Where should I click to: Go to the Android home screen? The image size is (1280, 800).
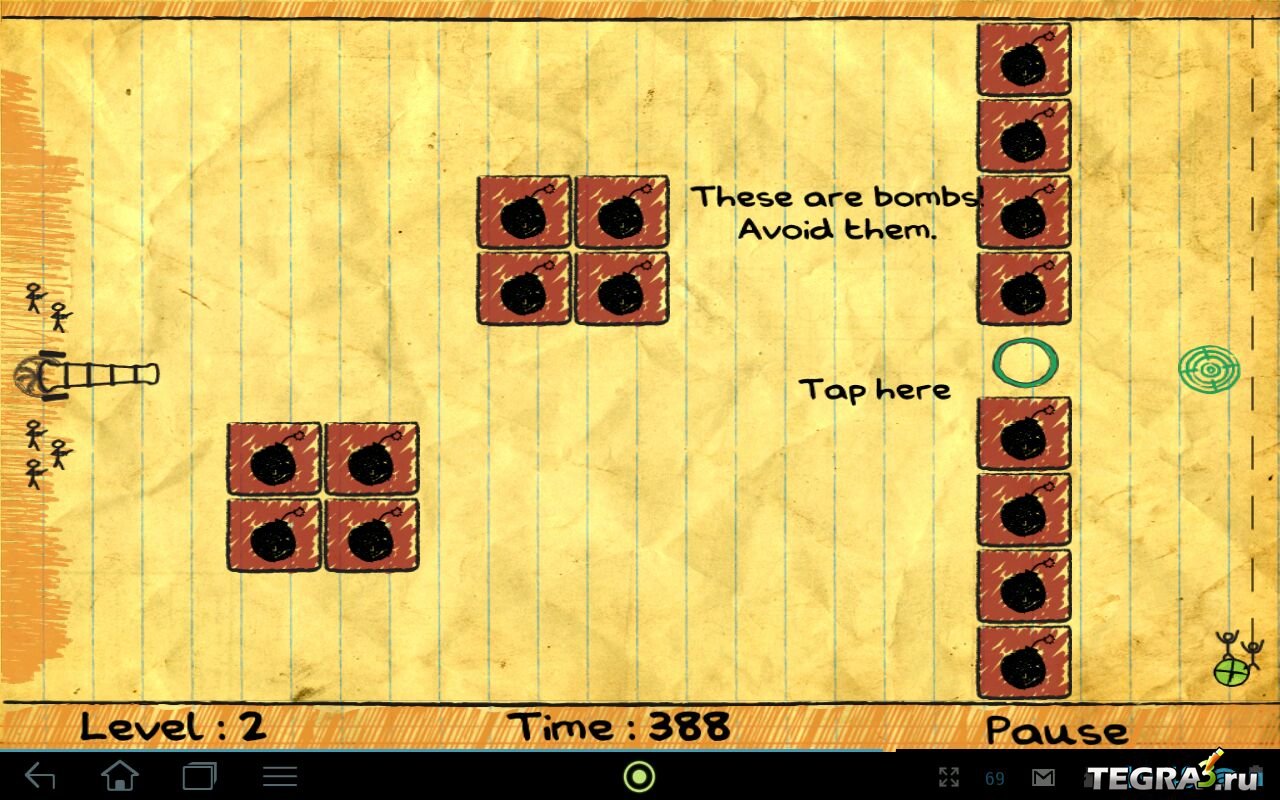120,776
